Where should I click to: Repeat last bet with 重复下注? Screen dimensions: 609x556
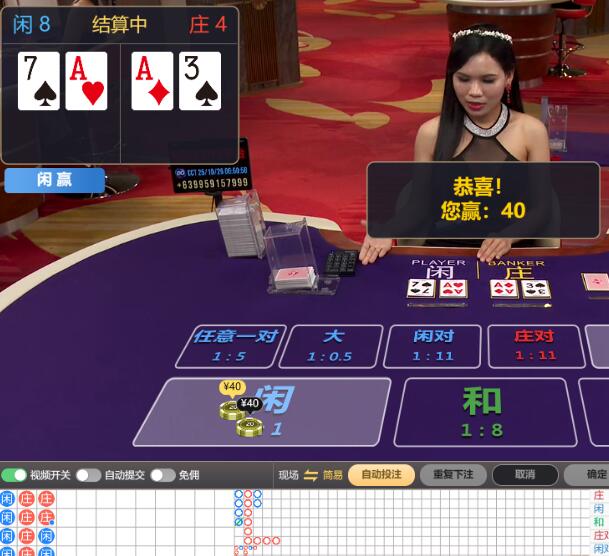[x=453, y=475]
